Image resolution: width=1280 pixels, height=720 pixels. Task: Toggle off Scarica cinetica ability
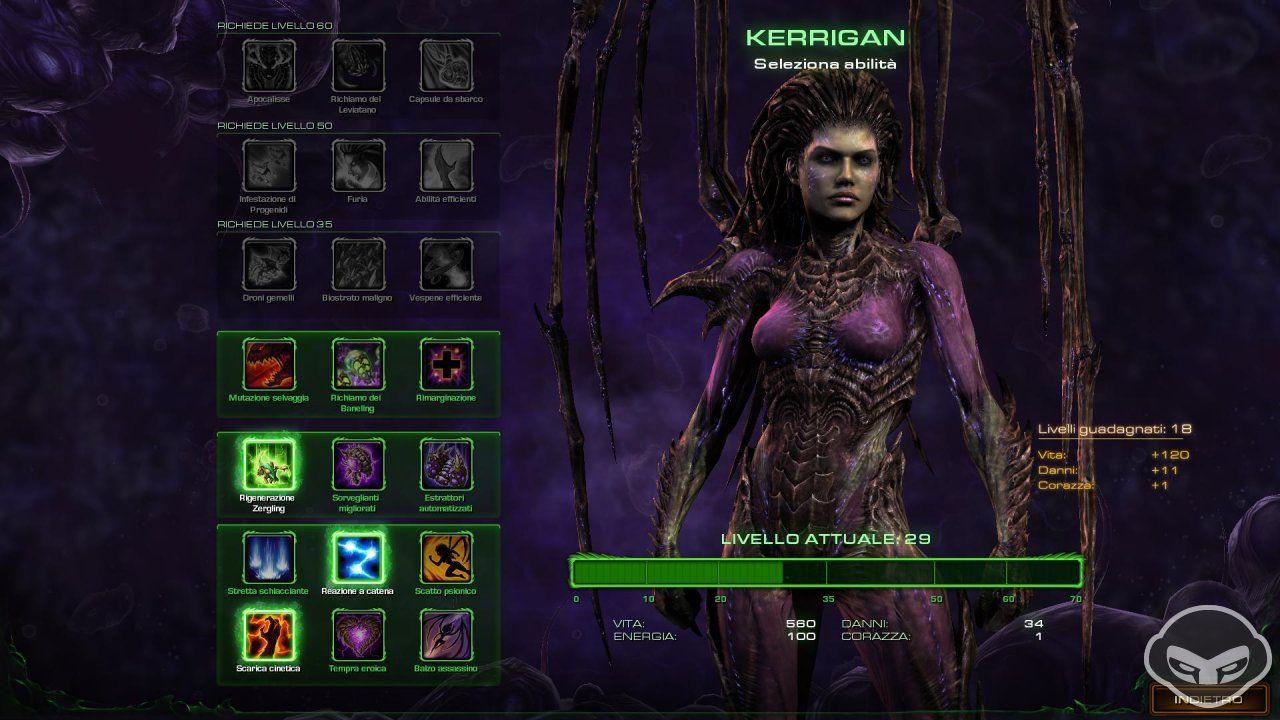(x=268, y=636)
